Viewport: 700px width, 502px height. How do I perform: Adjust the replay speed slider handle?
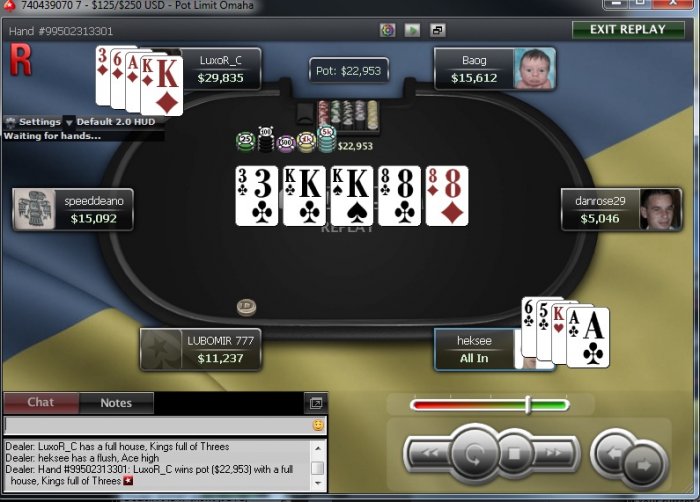528,404
